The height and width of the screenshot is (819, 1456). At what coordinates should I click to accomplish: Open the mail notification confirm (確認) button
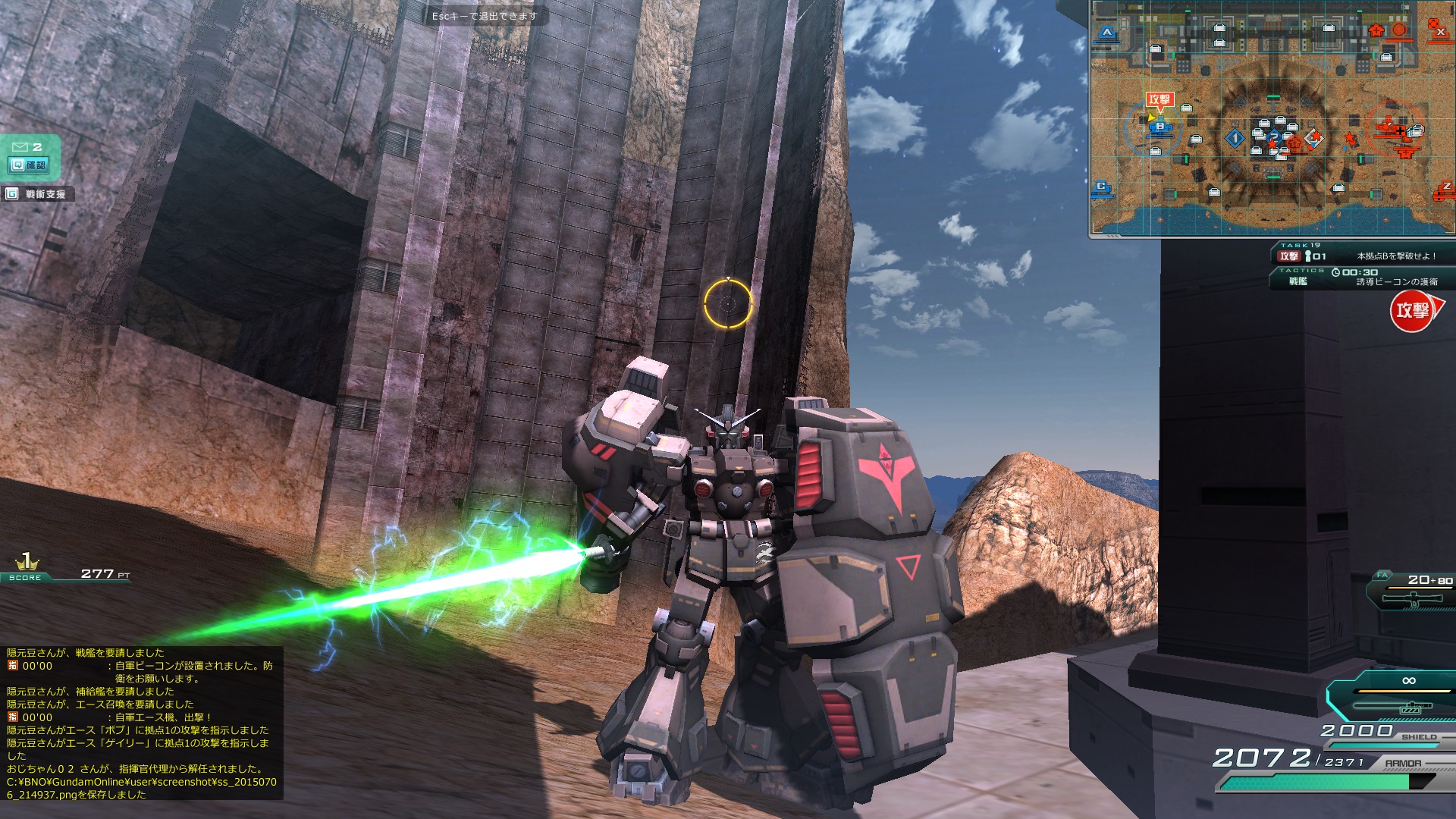click(x=29, y=165)
